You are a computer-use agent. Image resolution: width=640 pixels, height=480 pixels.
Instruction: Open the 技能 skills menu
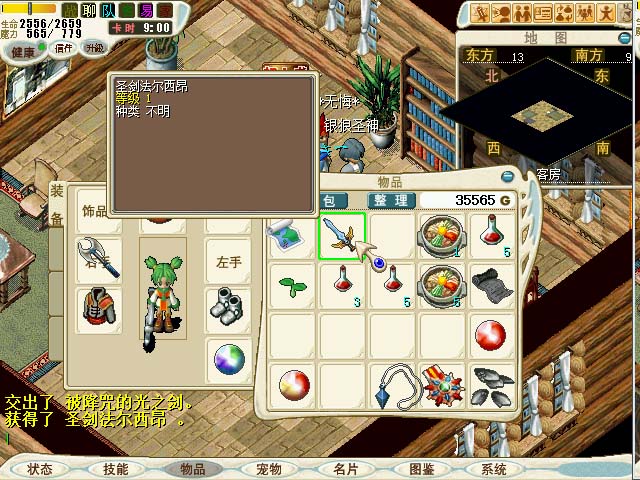click(115, 469)
